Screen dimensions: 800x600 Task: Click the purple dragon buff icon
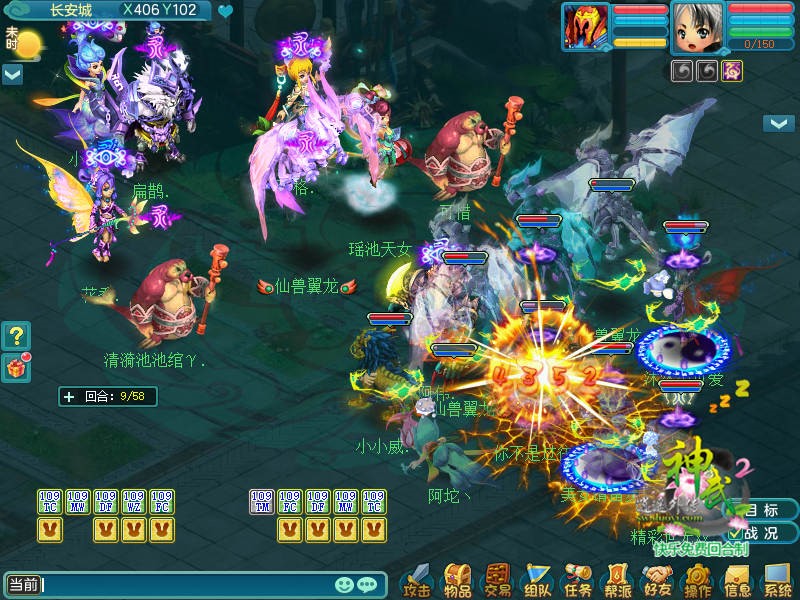[x=733, y=70]
